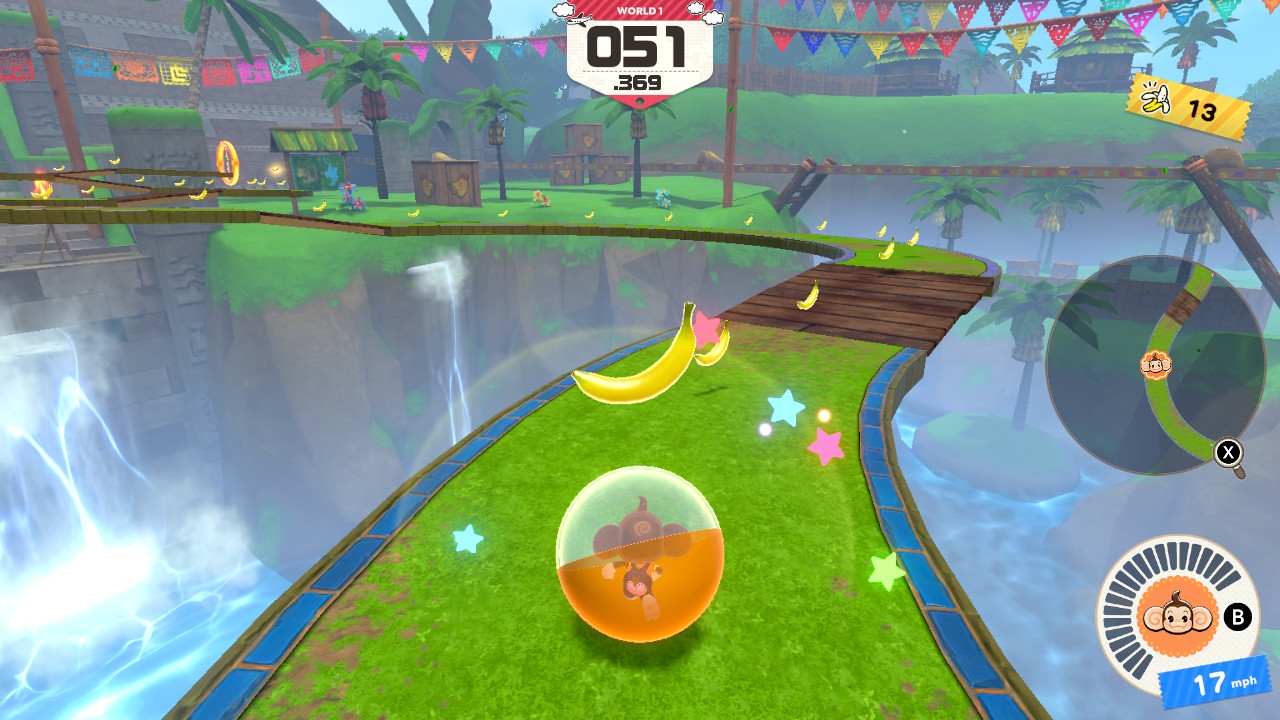Click the left cloud doodle on timer banner

[x=563, y=9]
